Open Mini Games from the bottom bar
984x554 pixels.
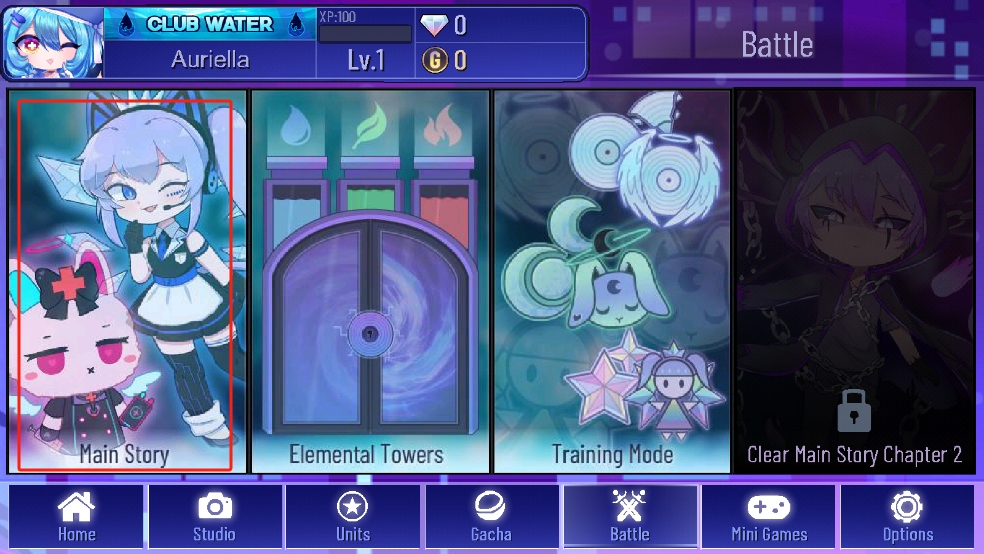pyautogui.click(x=769, y=517)
